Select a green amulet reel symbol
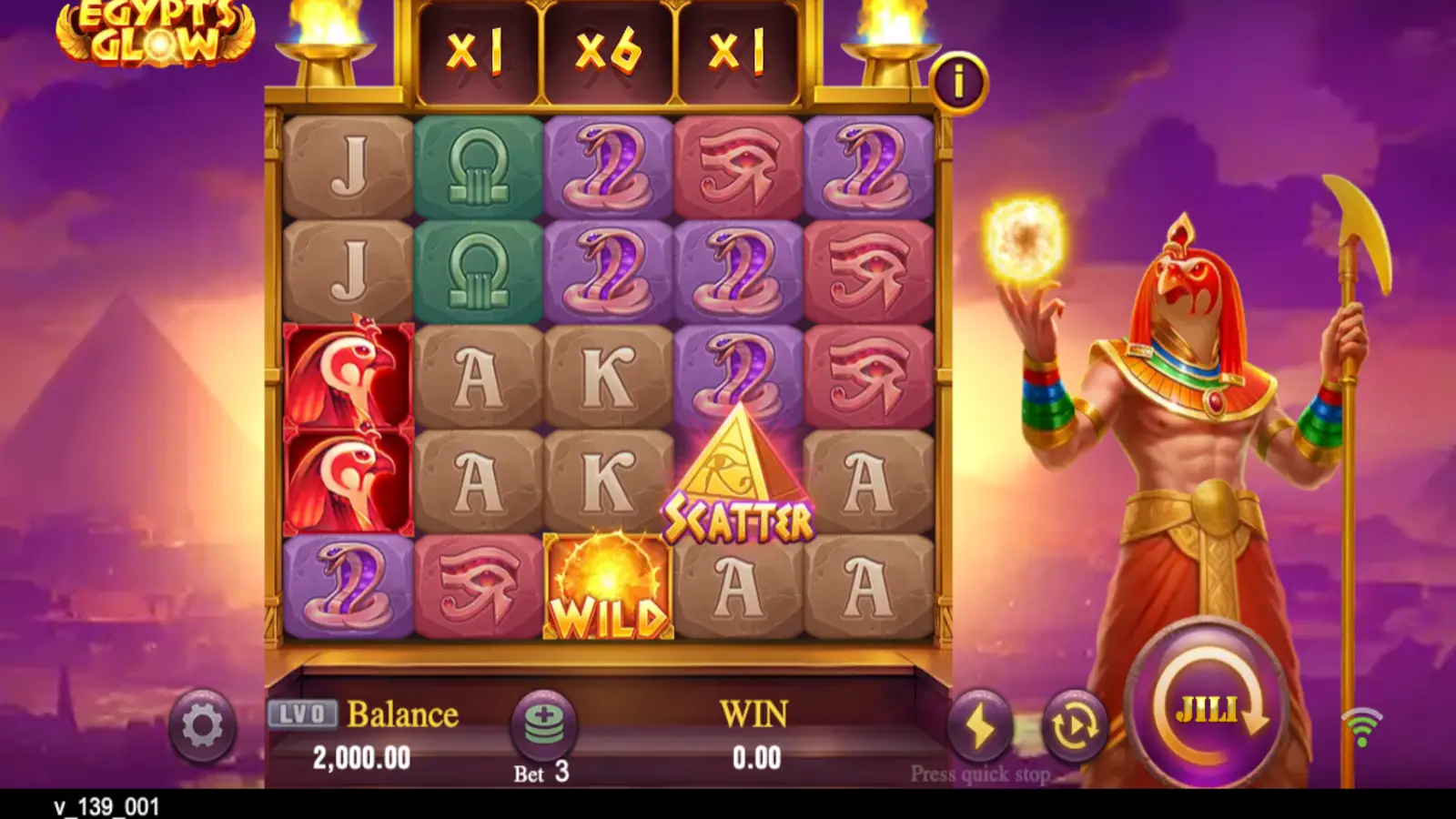 [x=477, y=168]
